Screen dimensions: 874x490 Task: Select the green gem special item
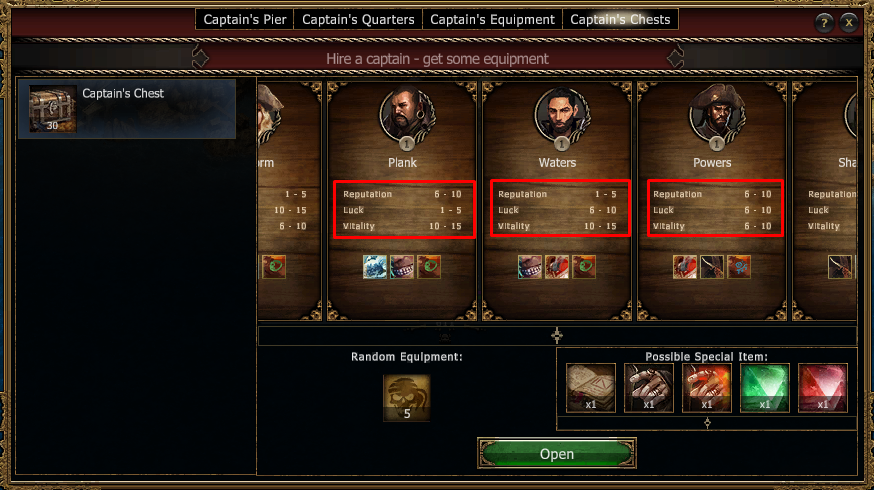765,388
